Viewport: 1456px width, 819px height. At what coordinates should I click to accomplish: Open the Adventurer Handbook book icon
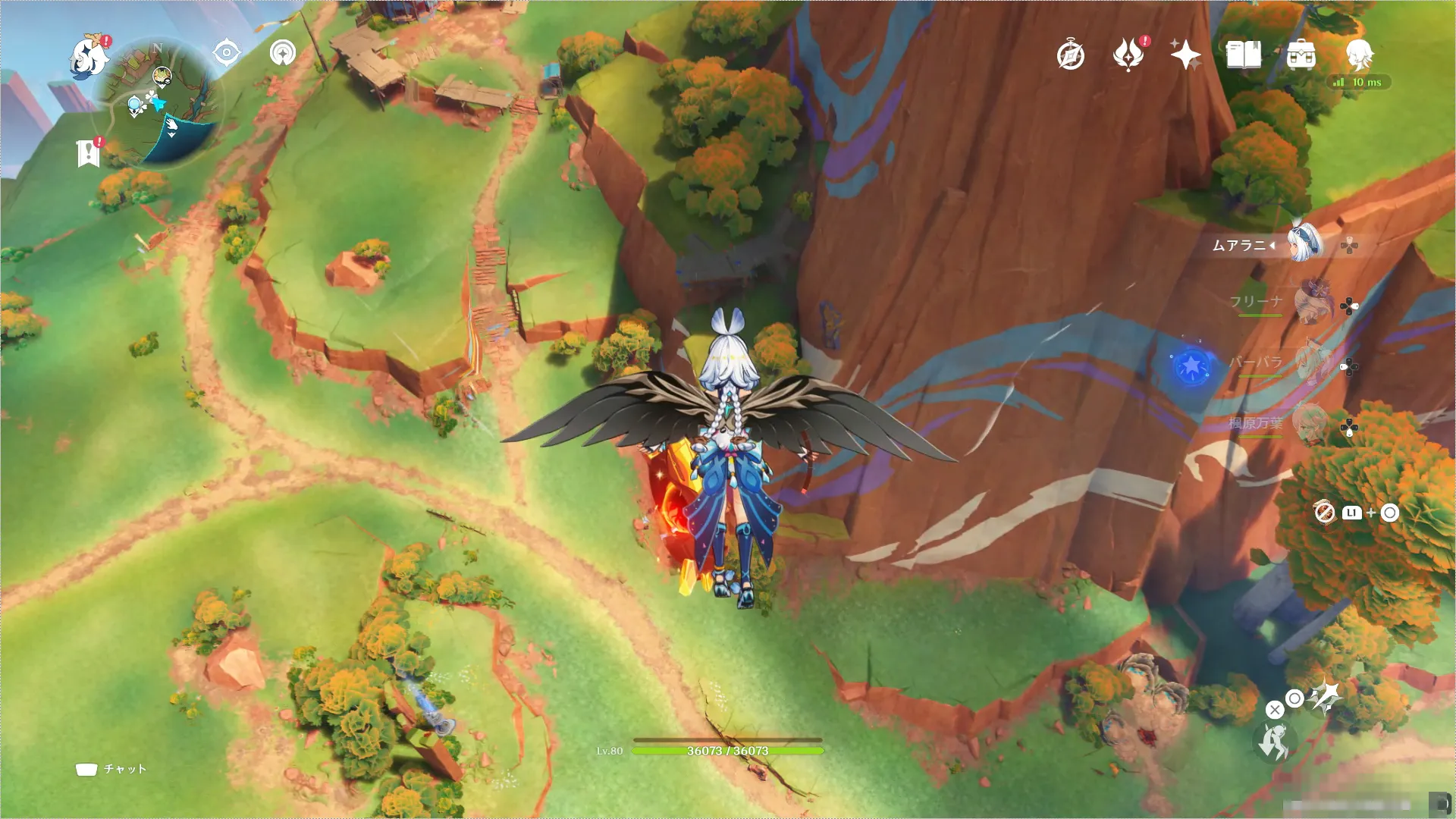1244,55
